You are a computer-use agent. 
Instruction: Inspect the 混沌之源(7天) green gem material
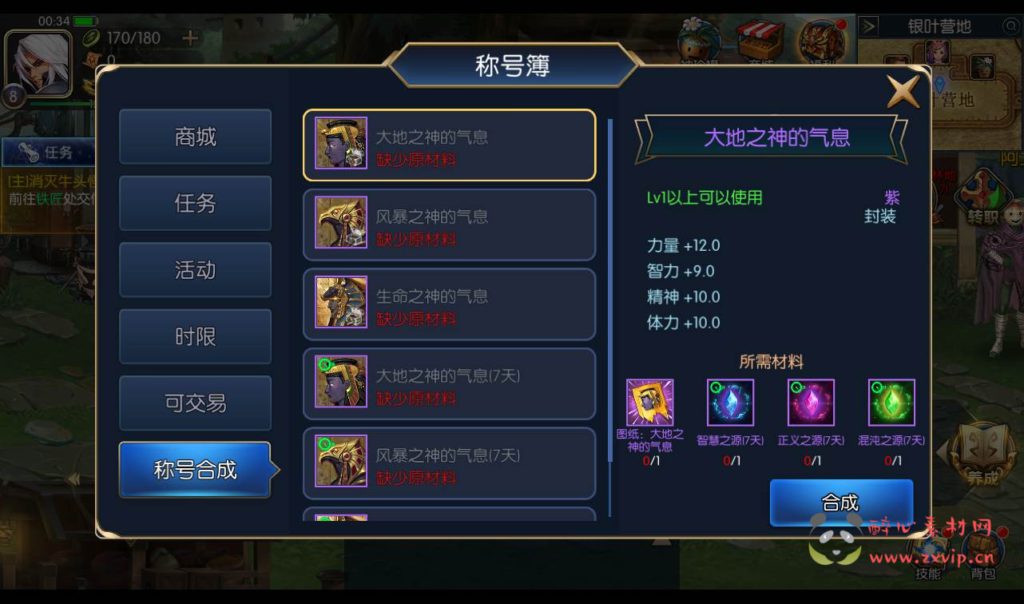891,403
